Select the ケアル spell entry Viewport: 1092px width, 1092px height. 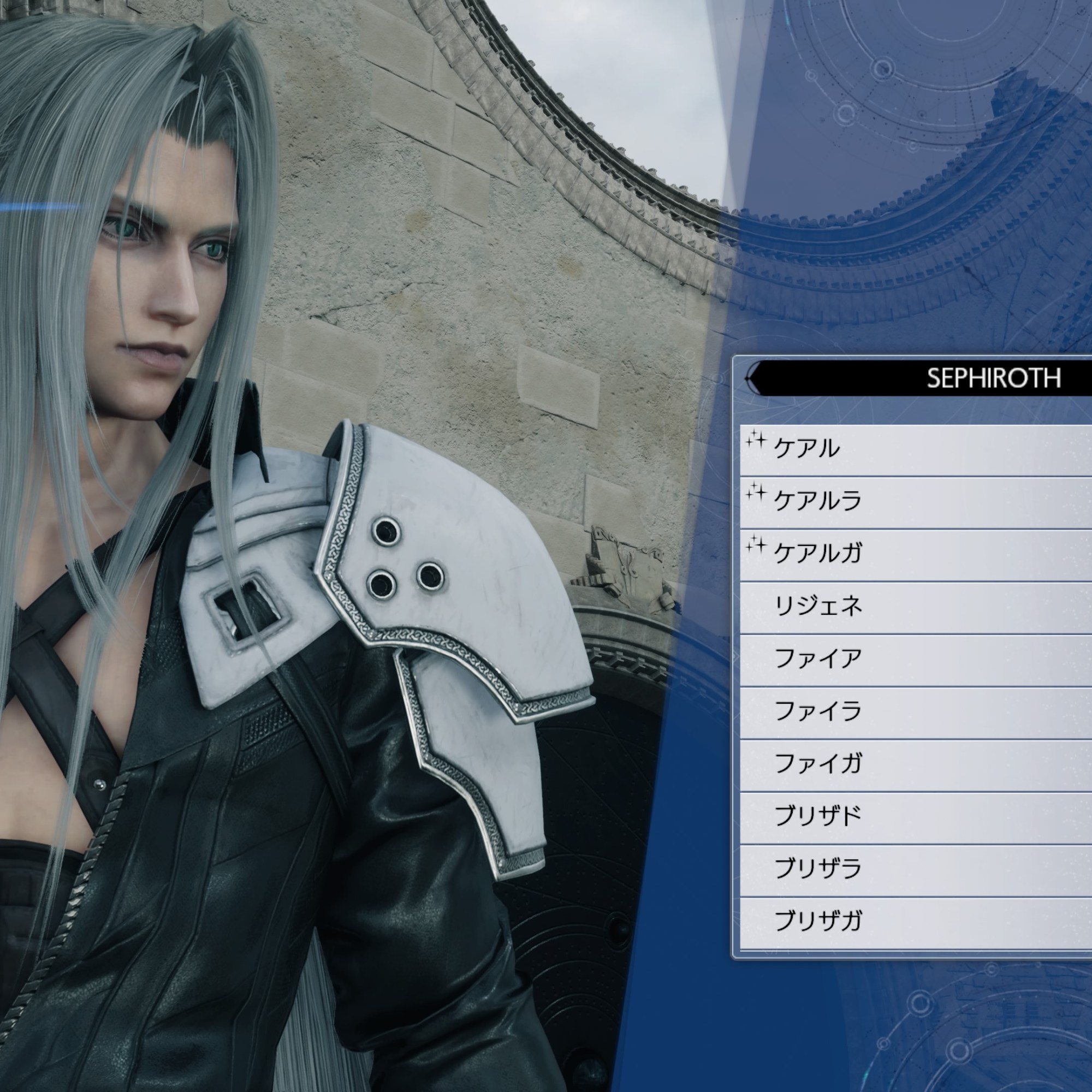[916, 449]
